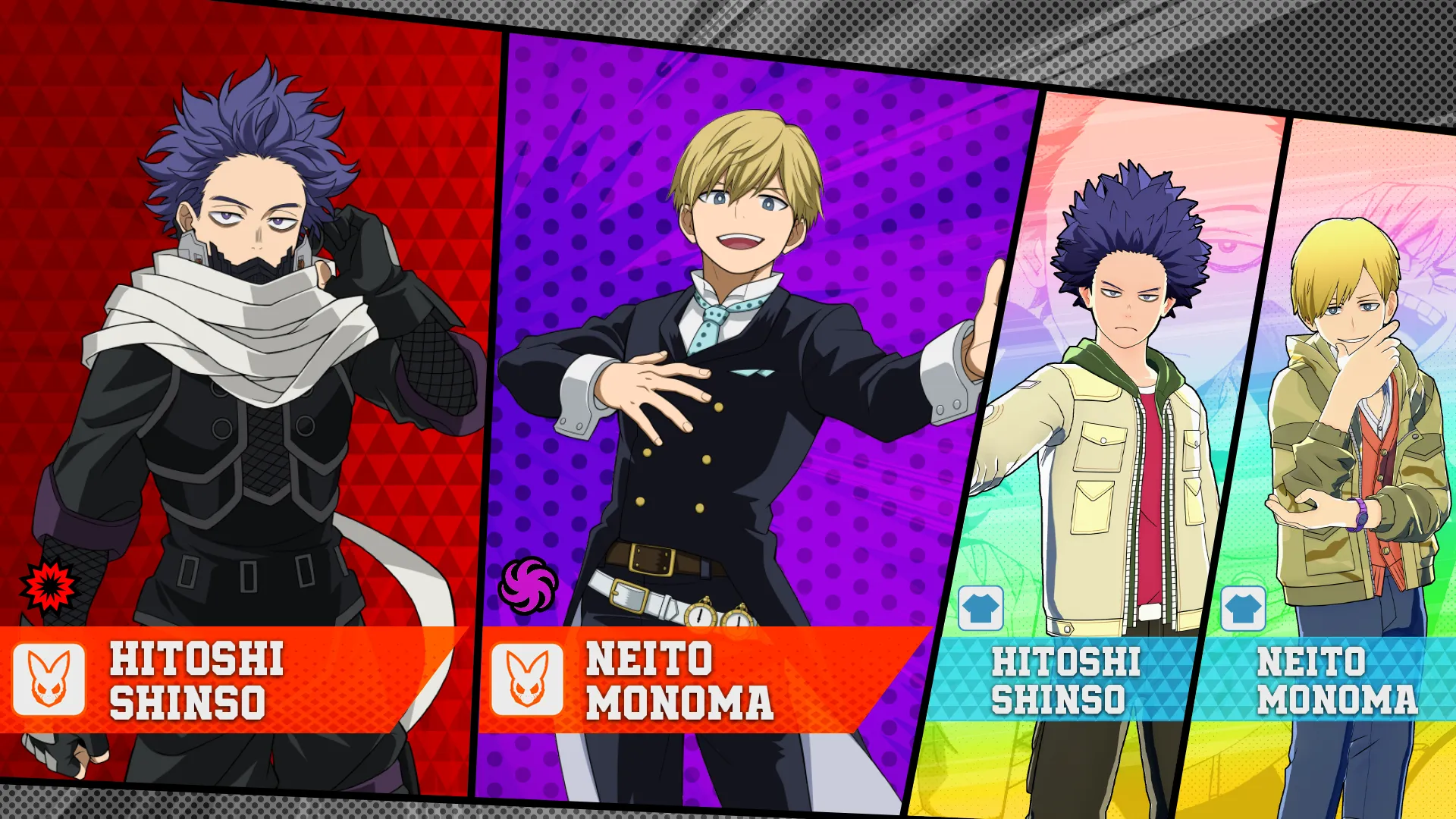Click the rabbit emblem beside Hitoshi Shinso

click(49, 679)
